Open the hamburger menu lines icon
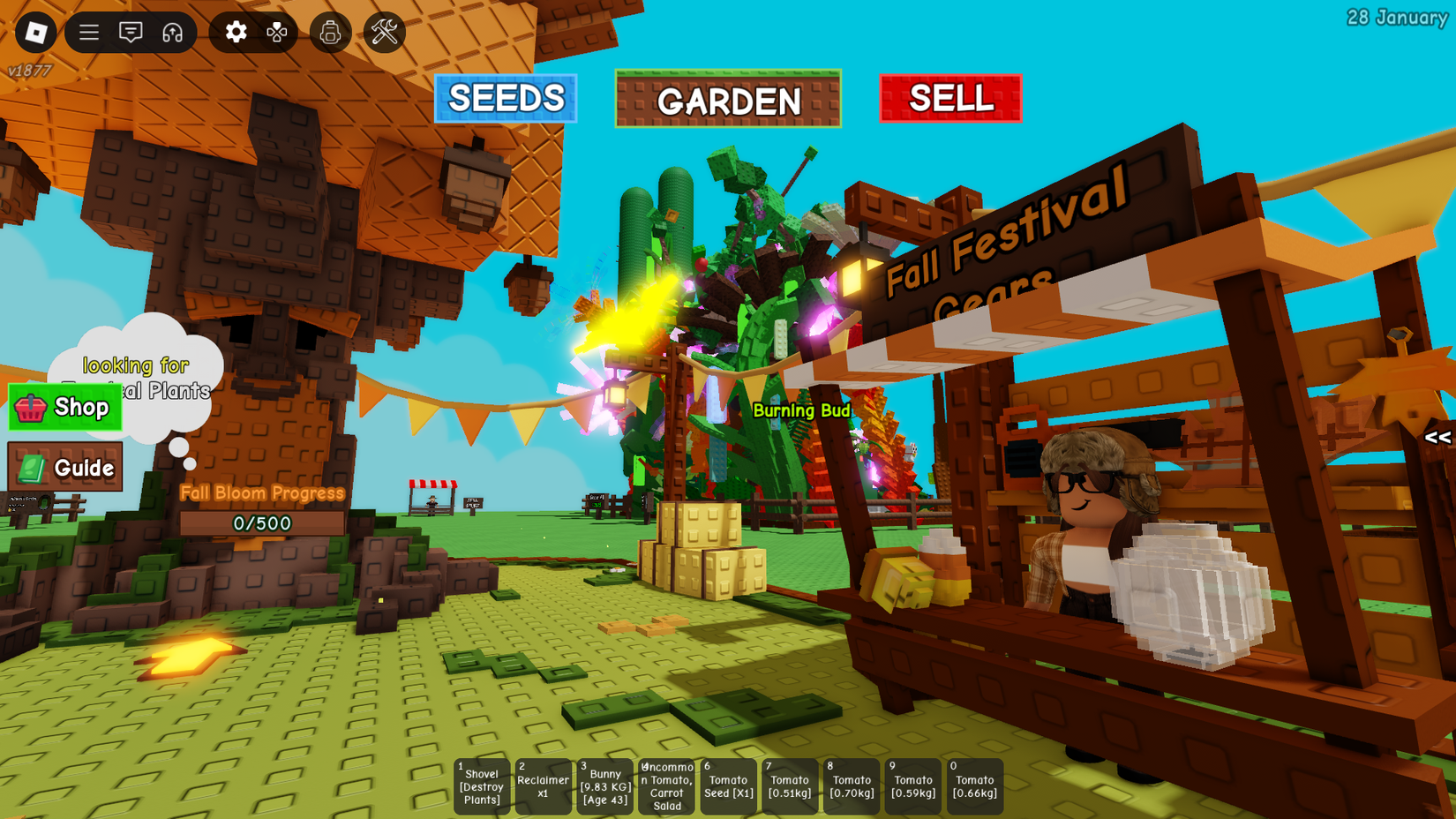This screenshot has height=819, width=1456. coord(87,33)
